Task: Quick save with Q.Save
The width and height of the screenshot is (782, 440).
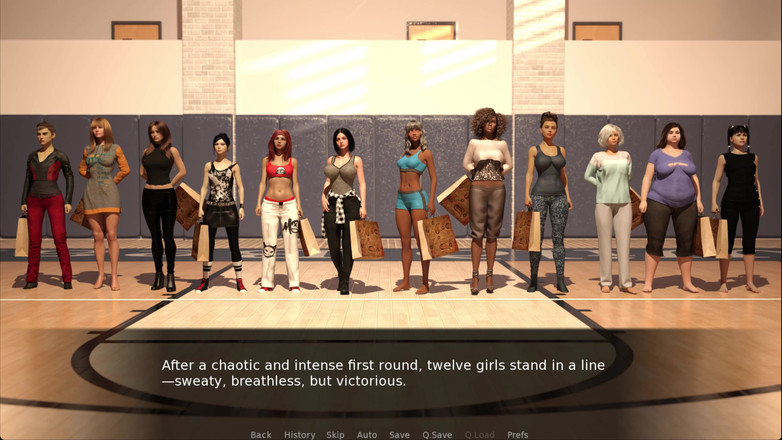Action: tap(437, 435)
